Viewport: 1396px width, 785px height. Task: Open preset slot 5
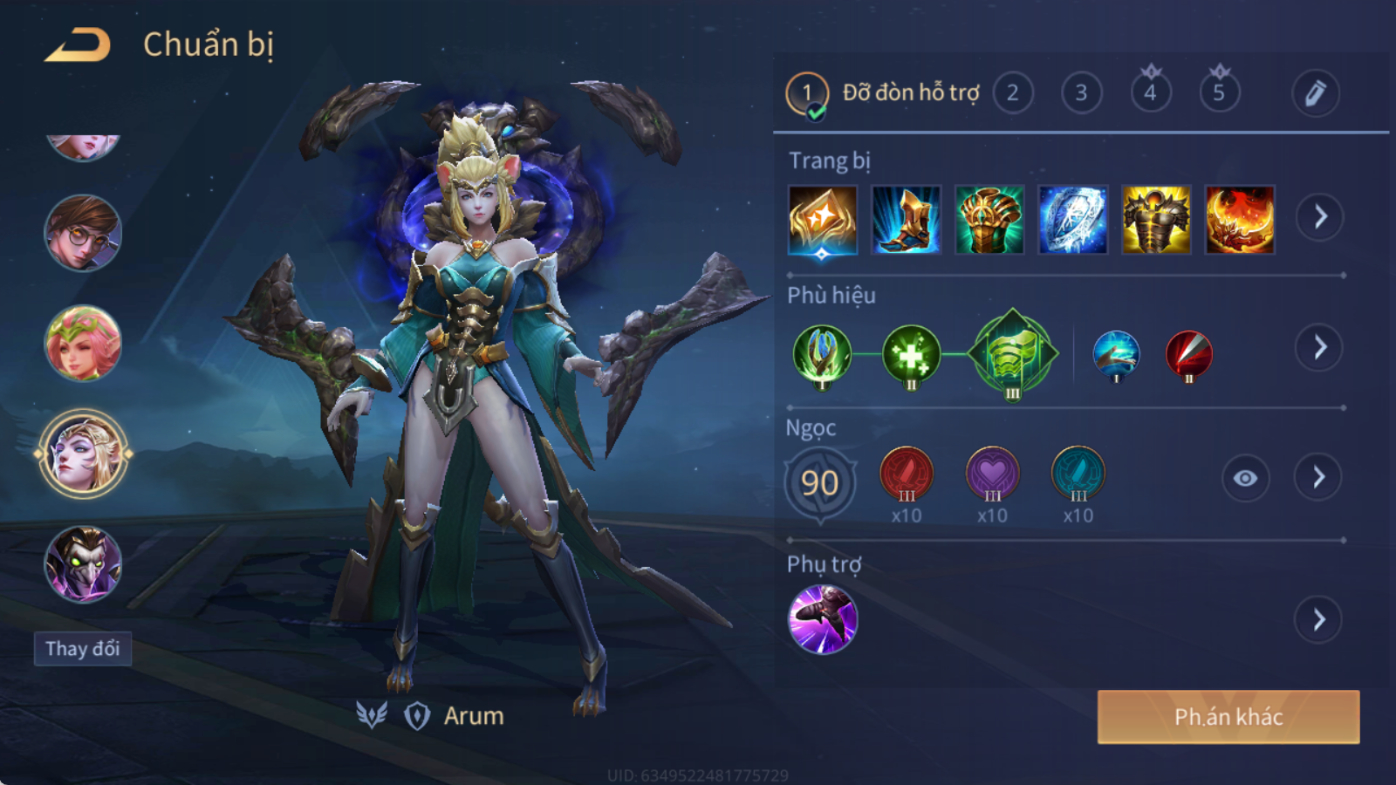pos(1219,93)
